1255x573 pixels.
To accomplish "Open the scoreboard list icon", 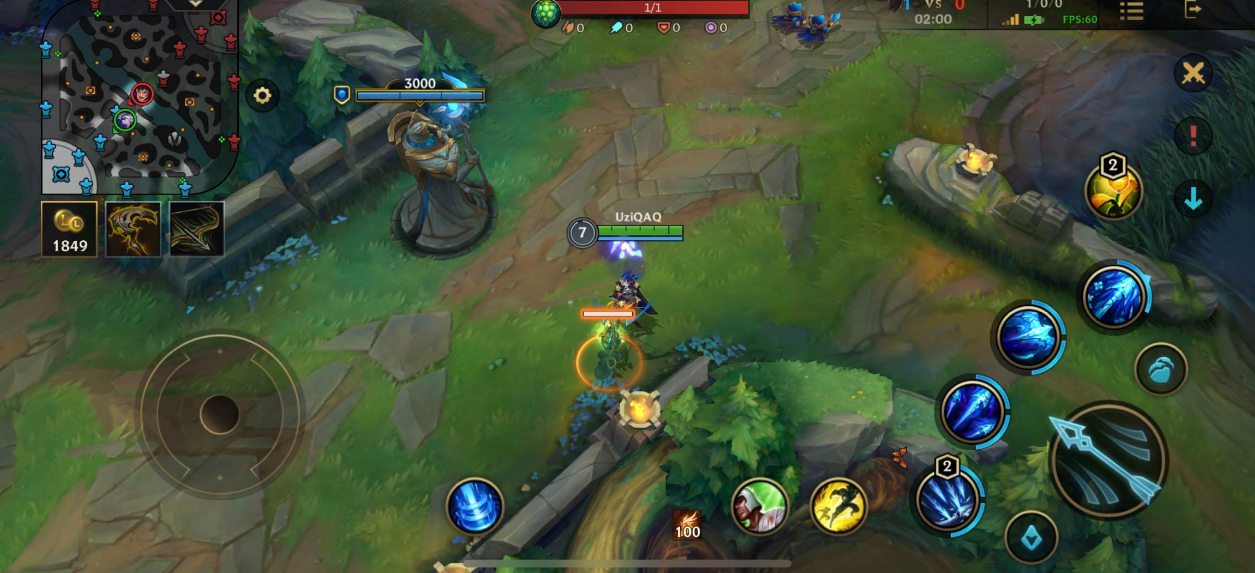I will [1131, 11].
